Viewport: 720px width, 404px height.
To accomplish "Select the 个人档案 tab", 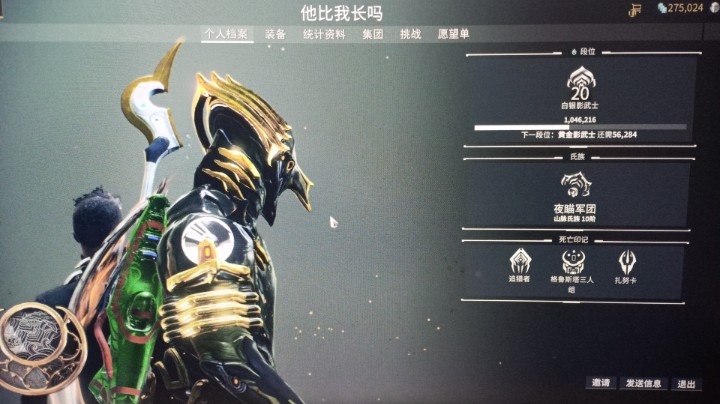I will 225,34.
